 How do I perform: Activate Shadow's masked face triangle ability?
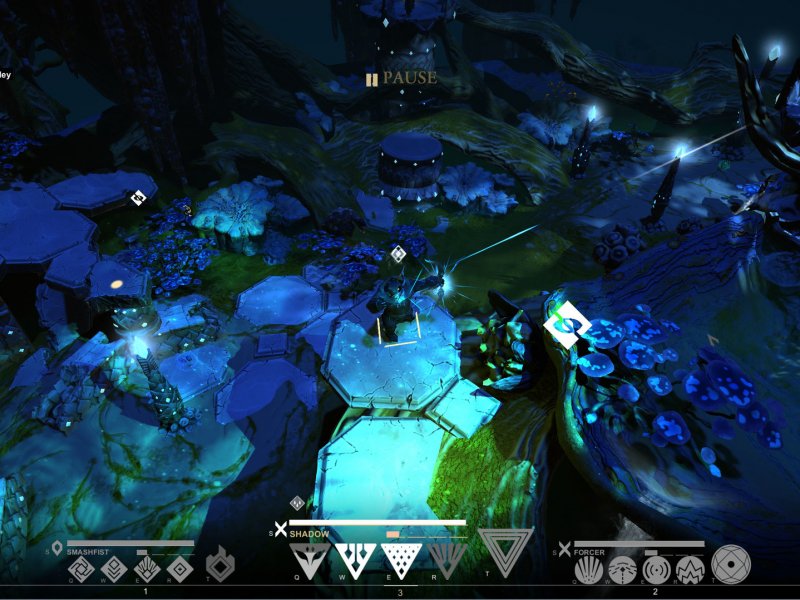click(310, 558)
